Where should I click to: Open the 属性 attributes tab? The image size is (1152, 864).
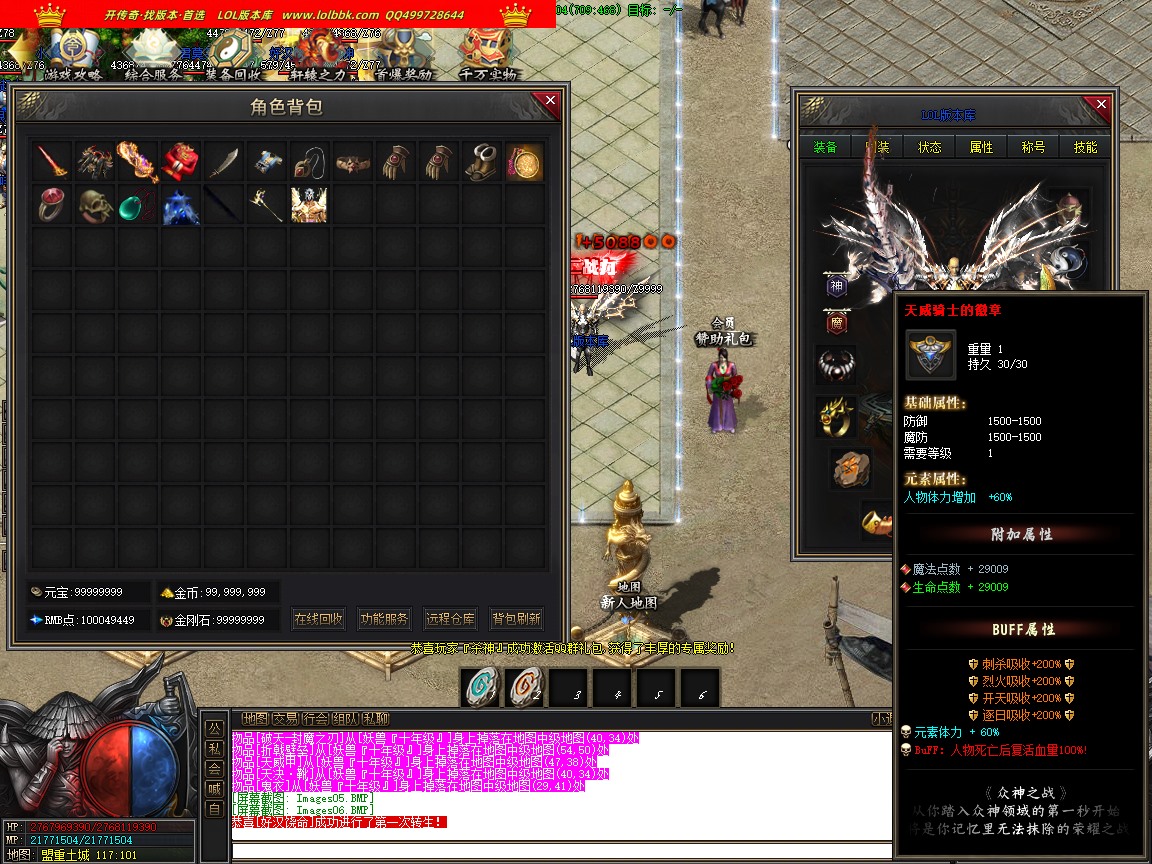981,147
